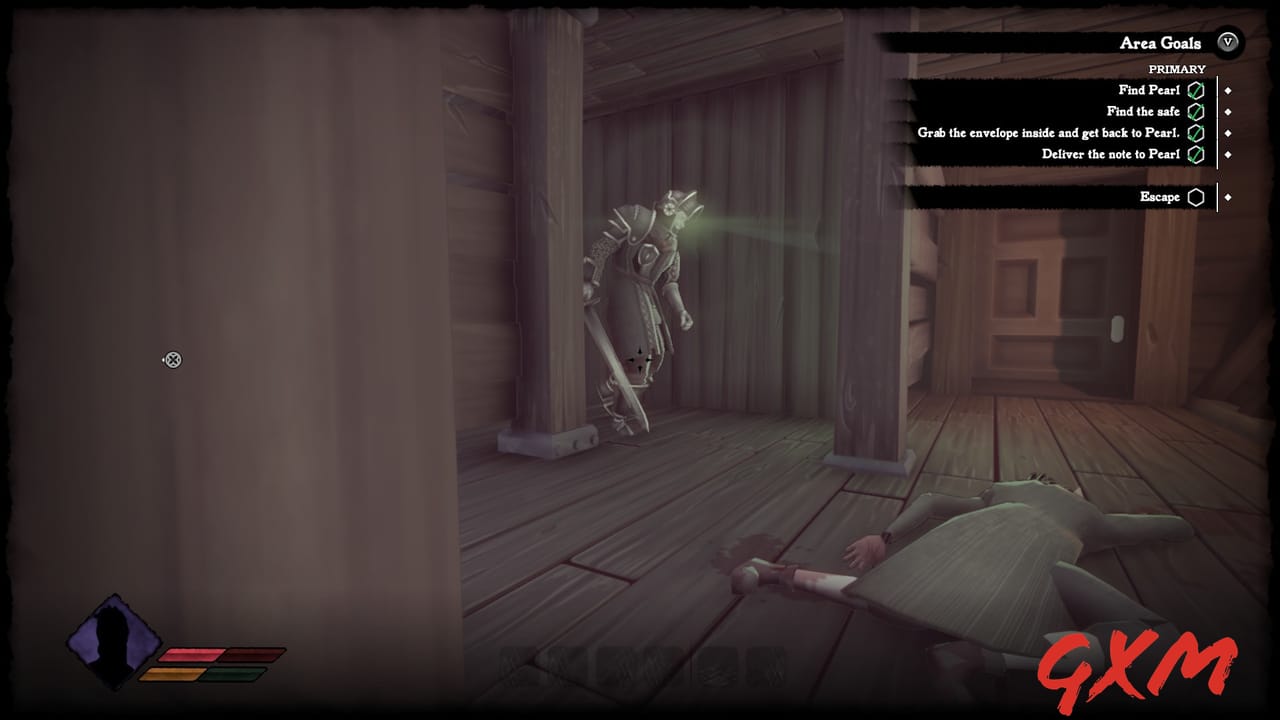Select the wave-patterned fifth hotbar ability

pyautogui.click(x=716, y=667)
